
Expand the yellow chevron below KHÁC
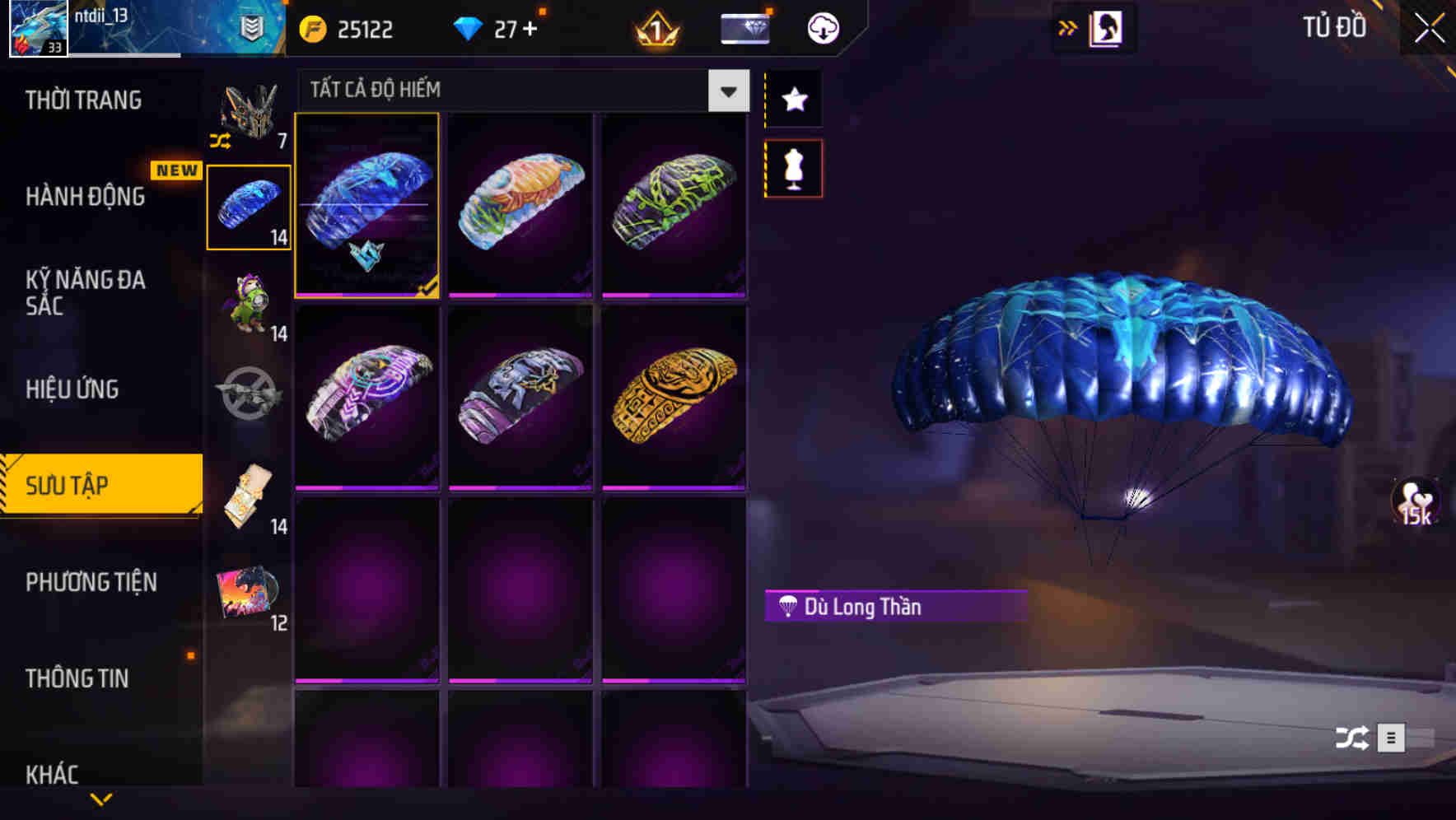point(100,799)
